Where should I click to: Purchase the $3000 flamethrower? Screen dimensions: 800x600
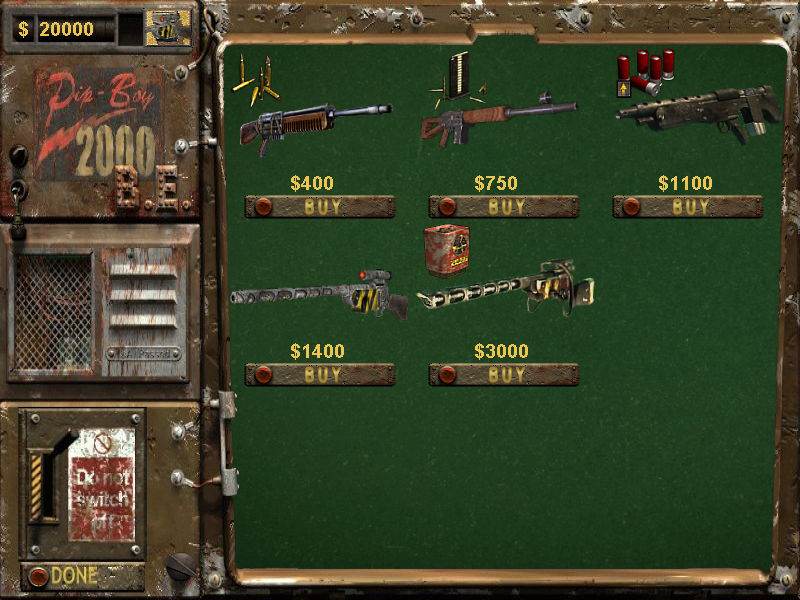point(504,375)
